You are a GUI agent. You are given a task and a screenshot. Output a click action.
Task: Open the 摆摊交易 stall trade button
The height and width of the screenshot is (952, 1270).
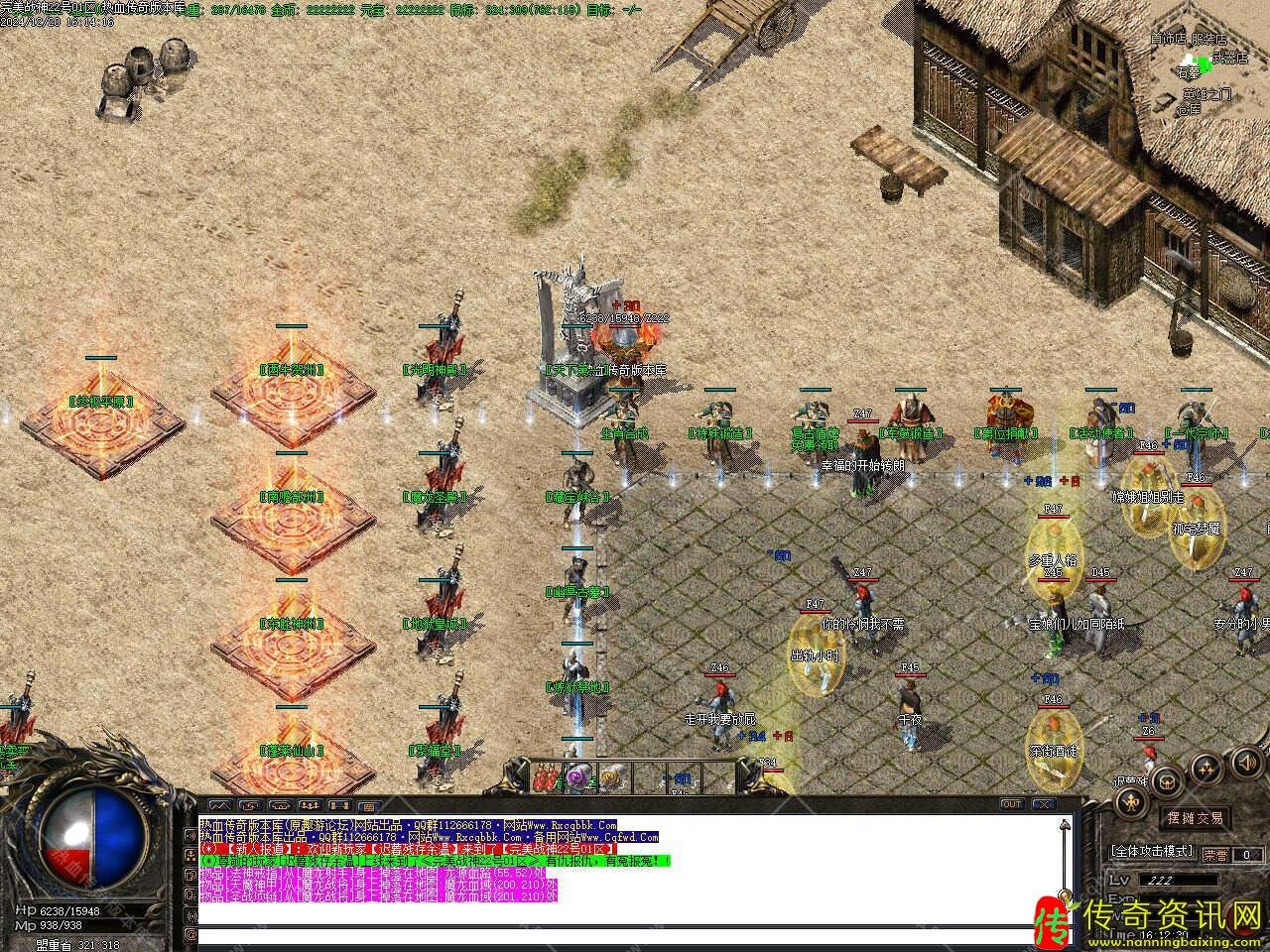pyautogui.click(x=1195, y=819)
